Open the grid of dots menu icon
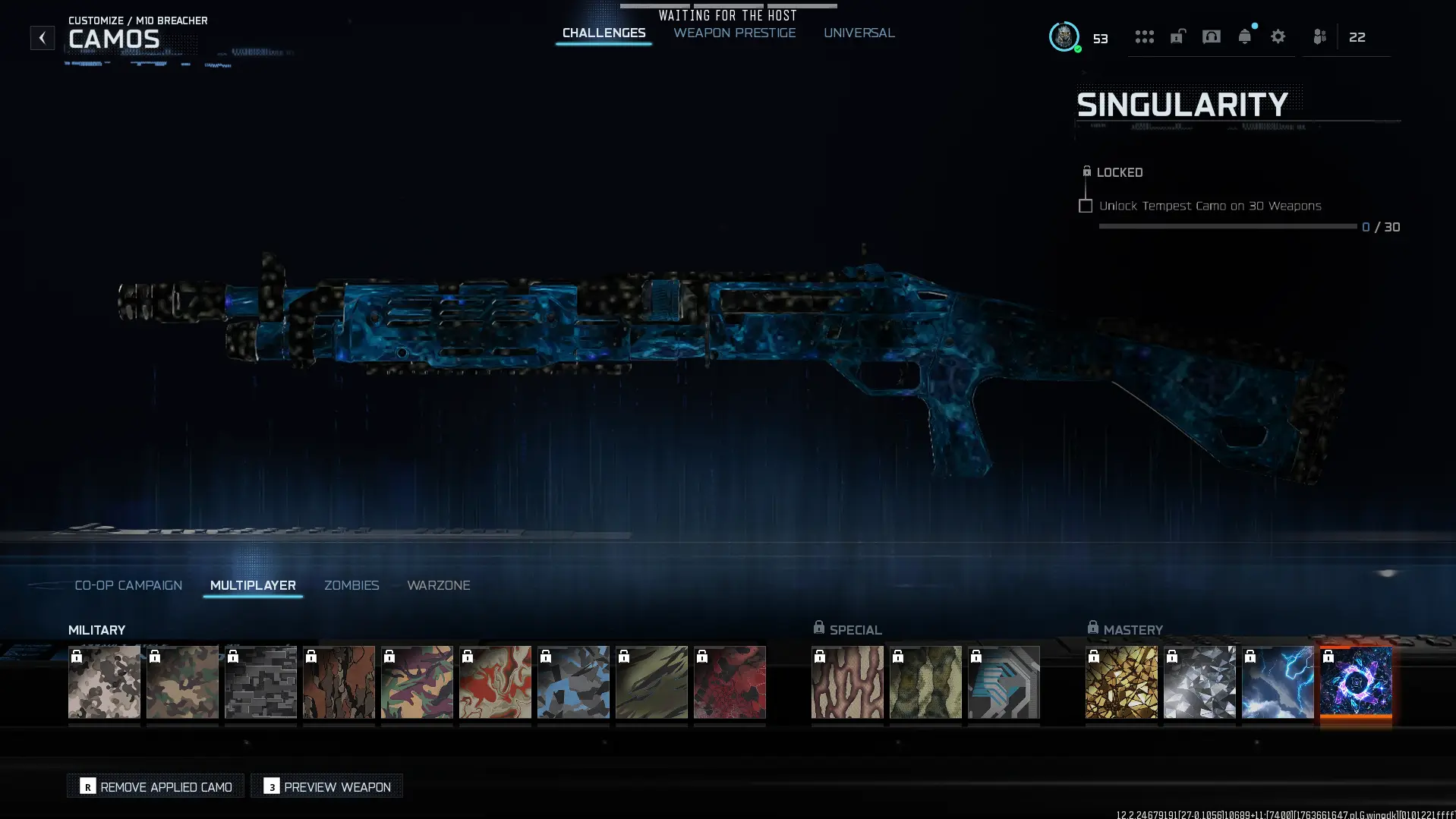Viewport: 1456px width, 819px height. 1145,36
